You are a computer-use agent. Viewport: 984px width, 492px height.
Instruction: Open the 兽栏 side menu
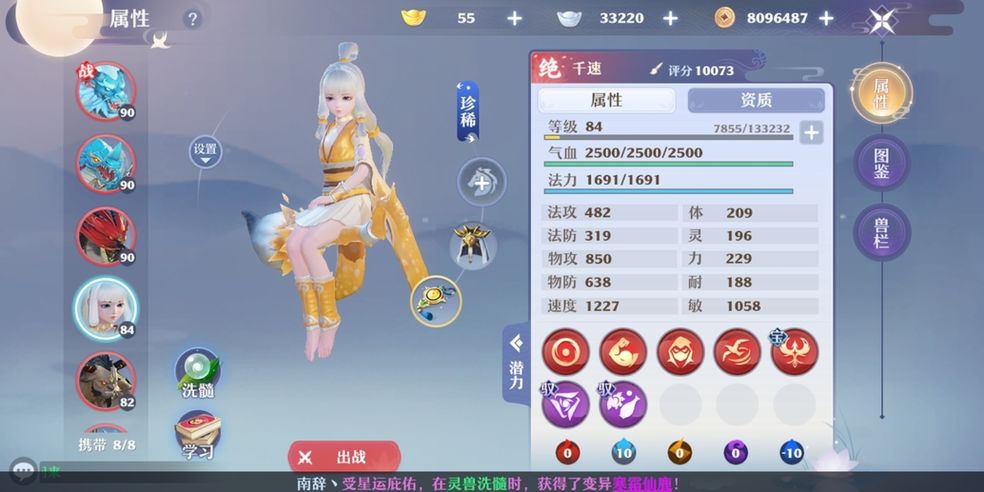click(881, 232)
